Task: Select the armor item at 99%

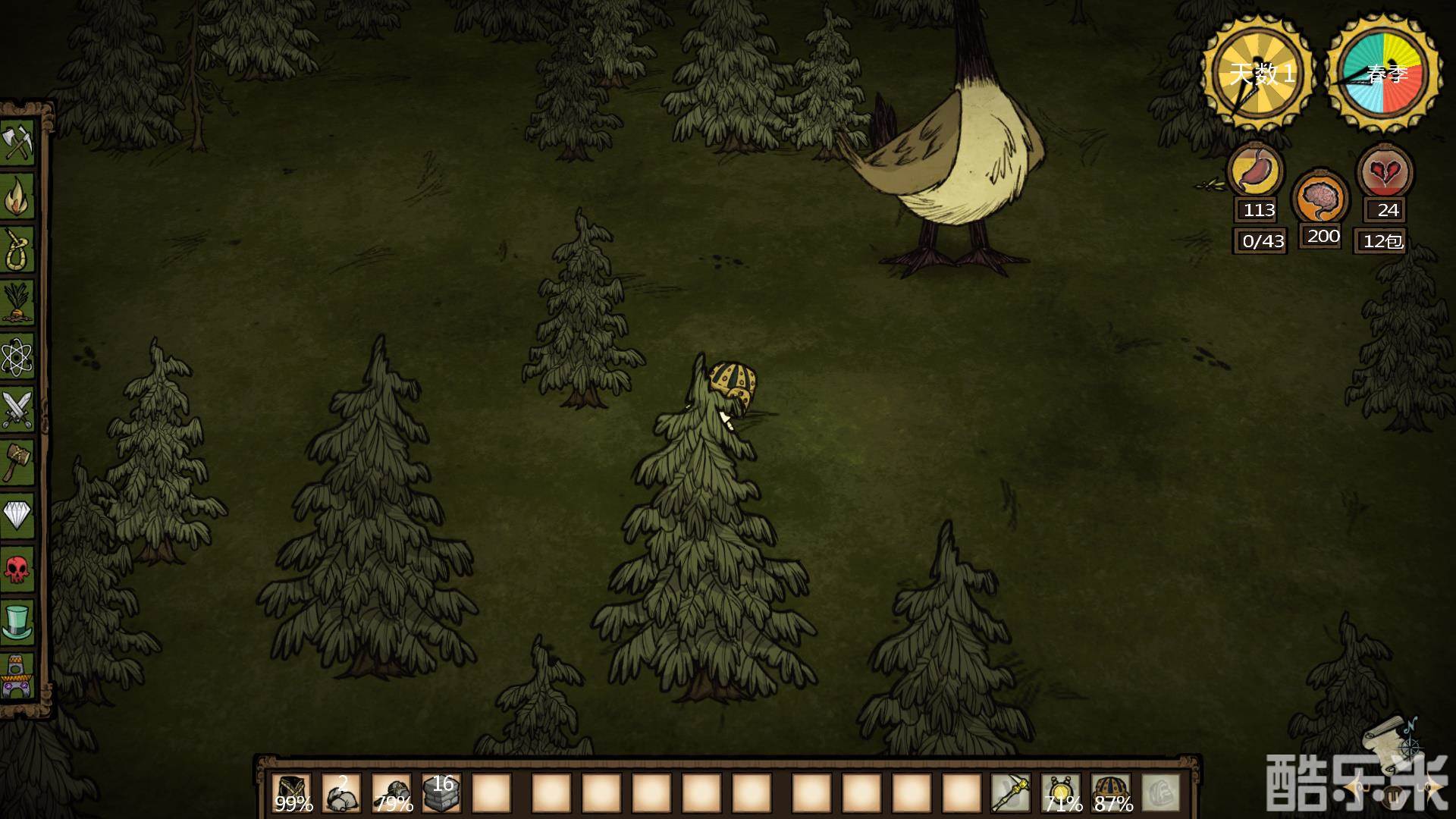Action: (x=292, y=793)
